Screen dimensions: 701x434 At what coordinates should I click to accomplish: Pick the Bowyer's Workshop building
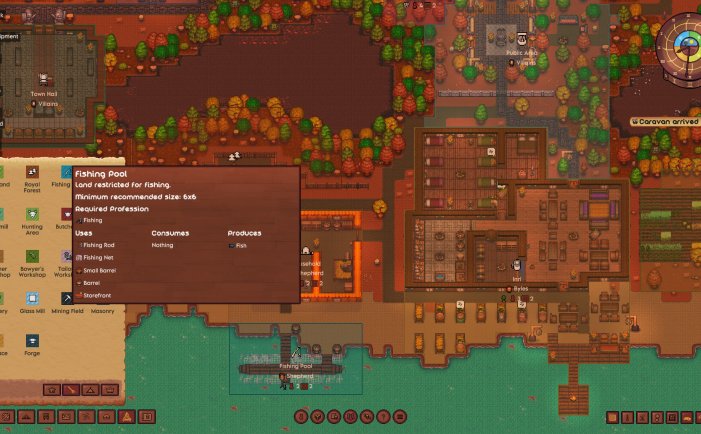click(33, 257)
